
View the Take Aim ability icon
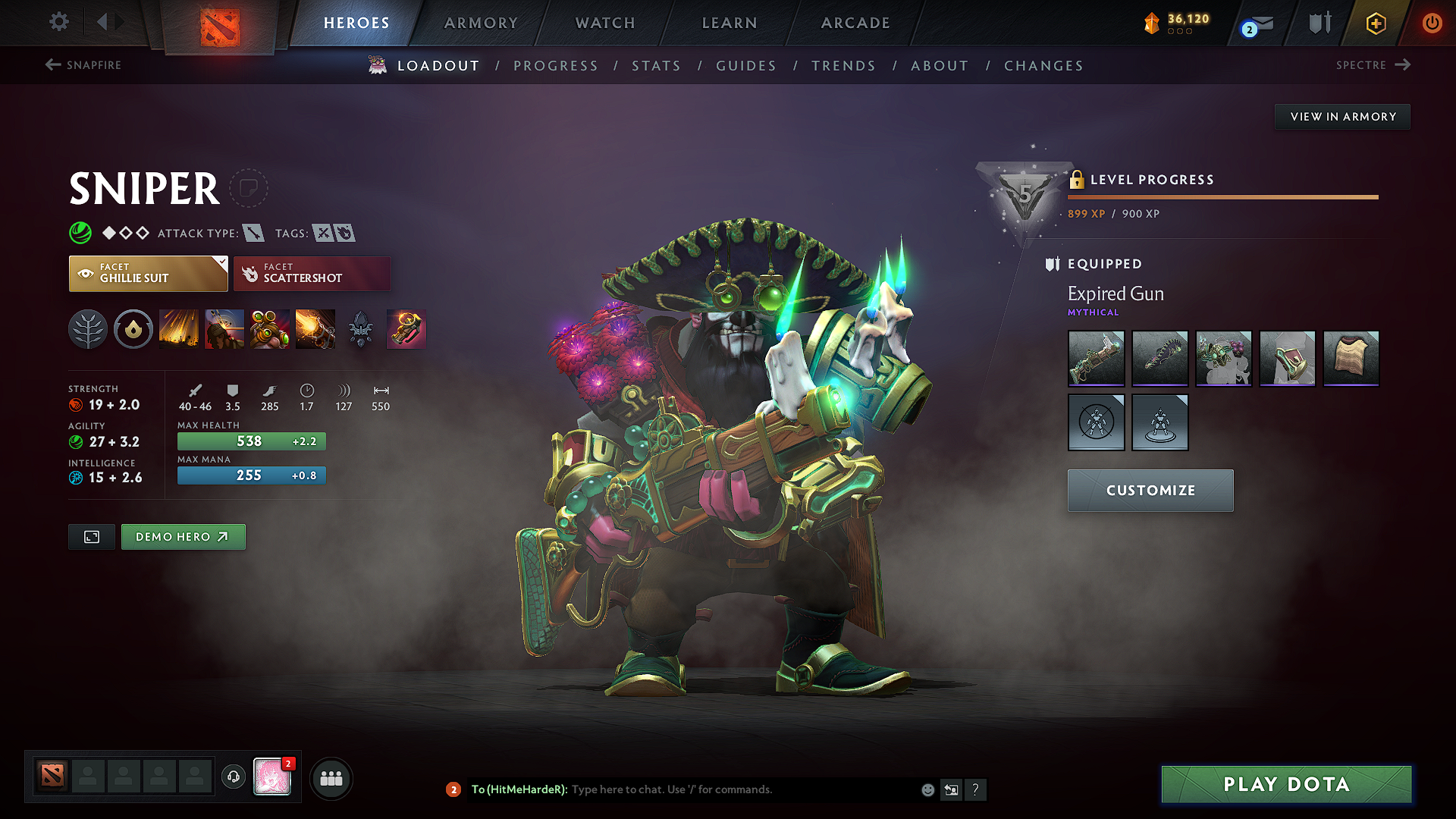pyautogui.click(x=270, y=329)
